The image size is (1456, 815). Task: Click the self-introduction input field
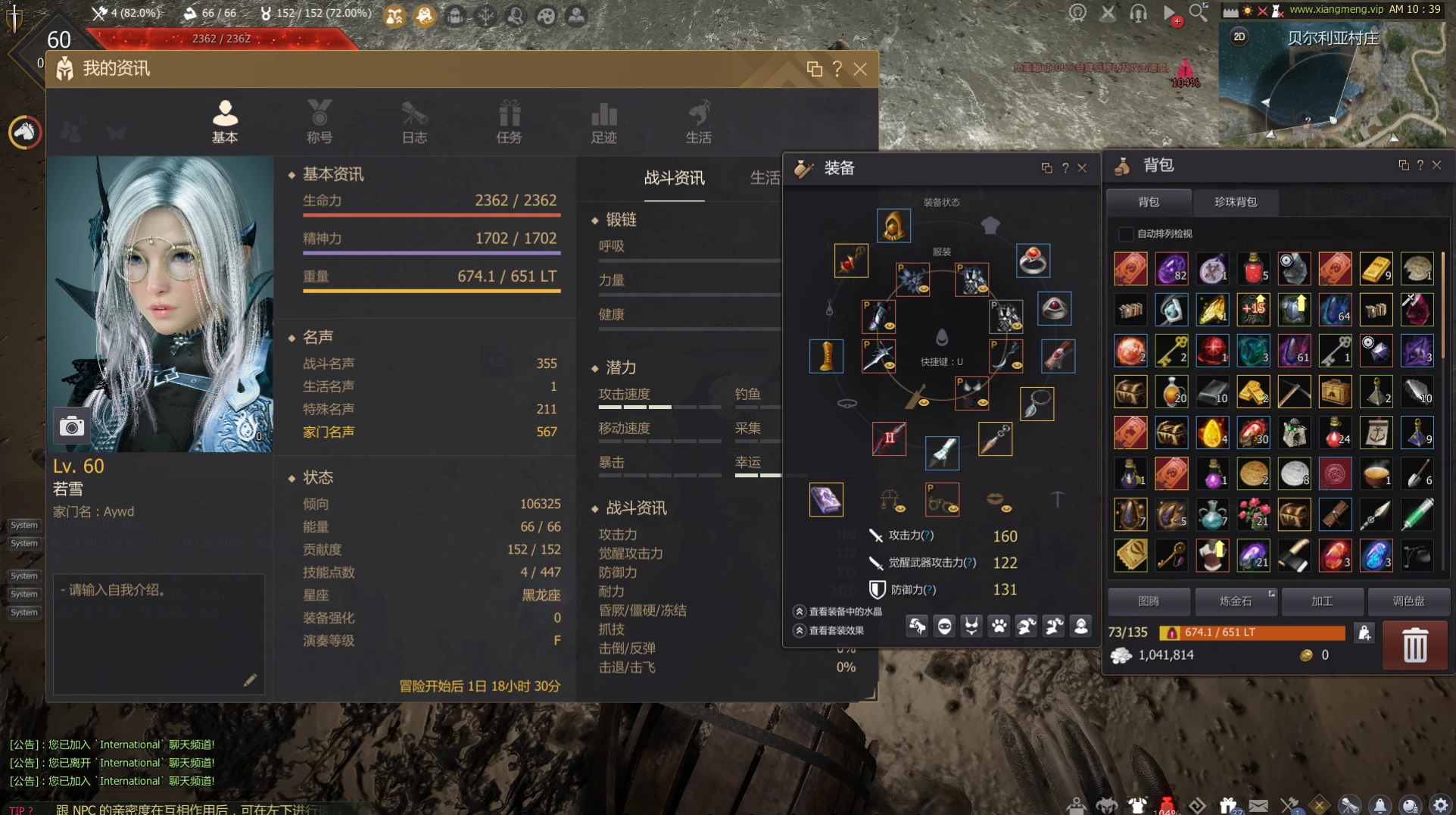pos(159,632)
